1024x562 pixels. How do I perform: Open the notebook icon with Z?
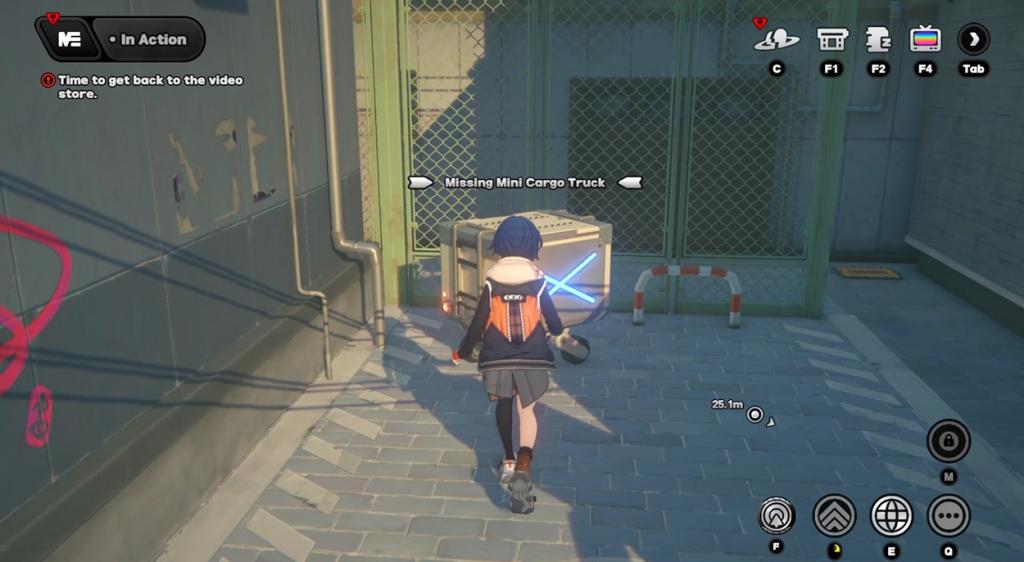pos(878,39)
